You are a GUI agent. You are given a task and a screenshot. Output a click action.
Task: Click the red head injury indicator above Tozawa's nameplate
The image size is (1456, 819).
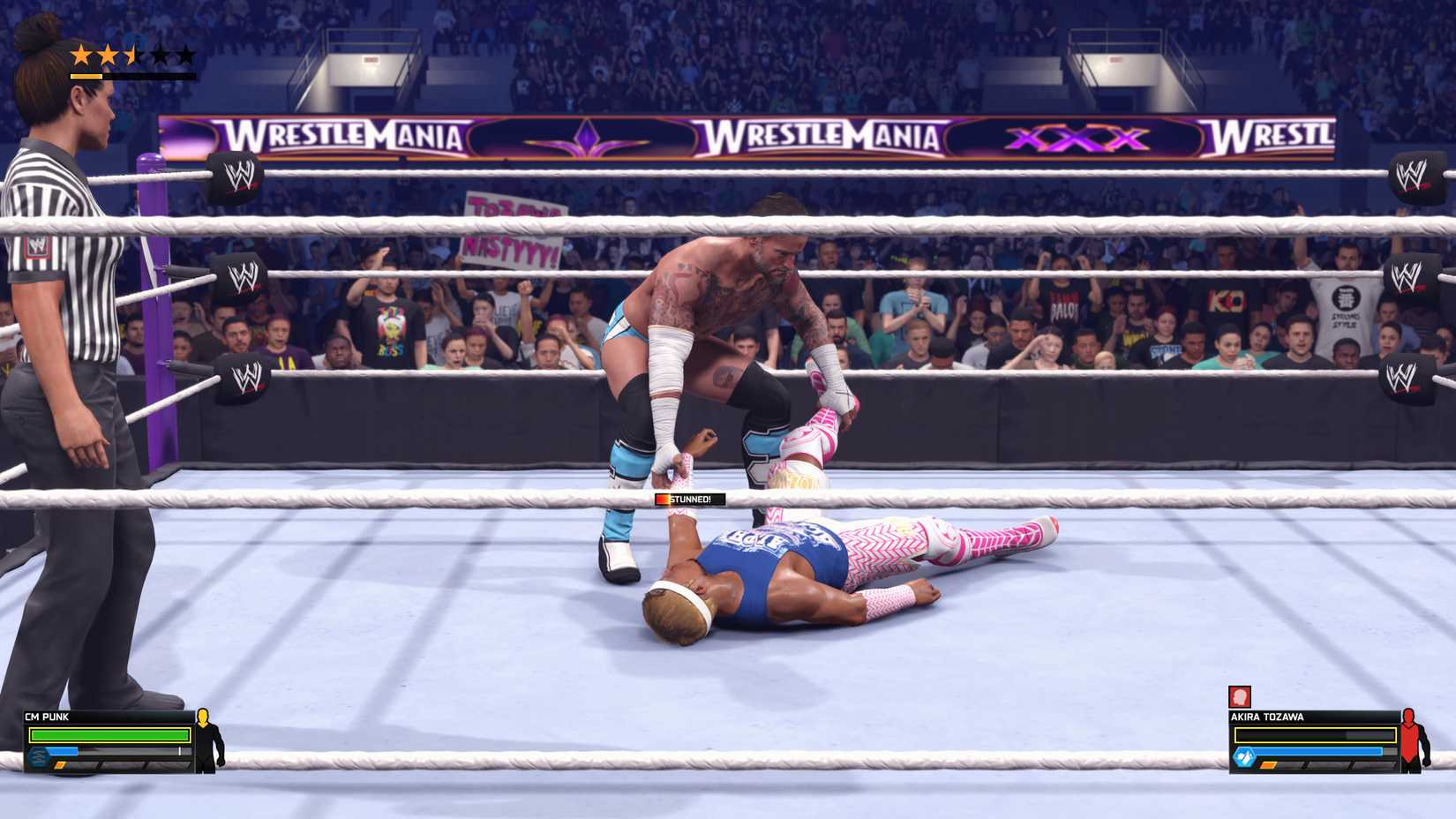[x=1240, y=696]
